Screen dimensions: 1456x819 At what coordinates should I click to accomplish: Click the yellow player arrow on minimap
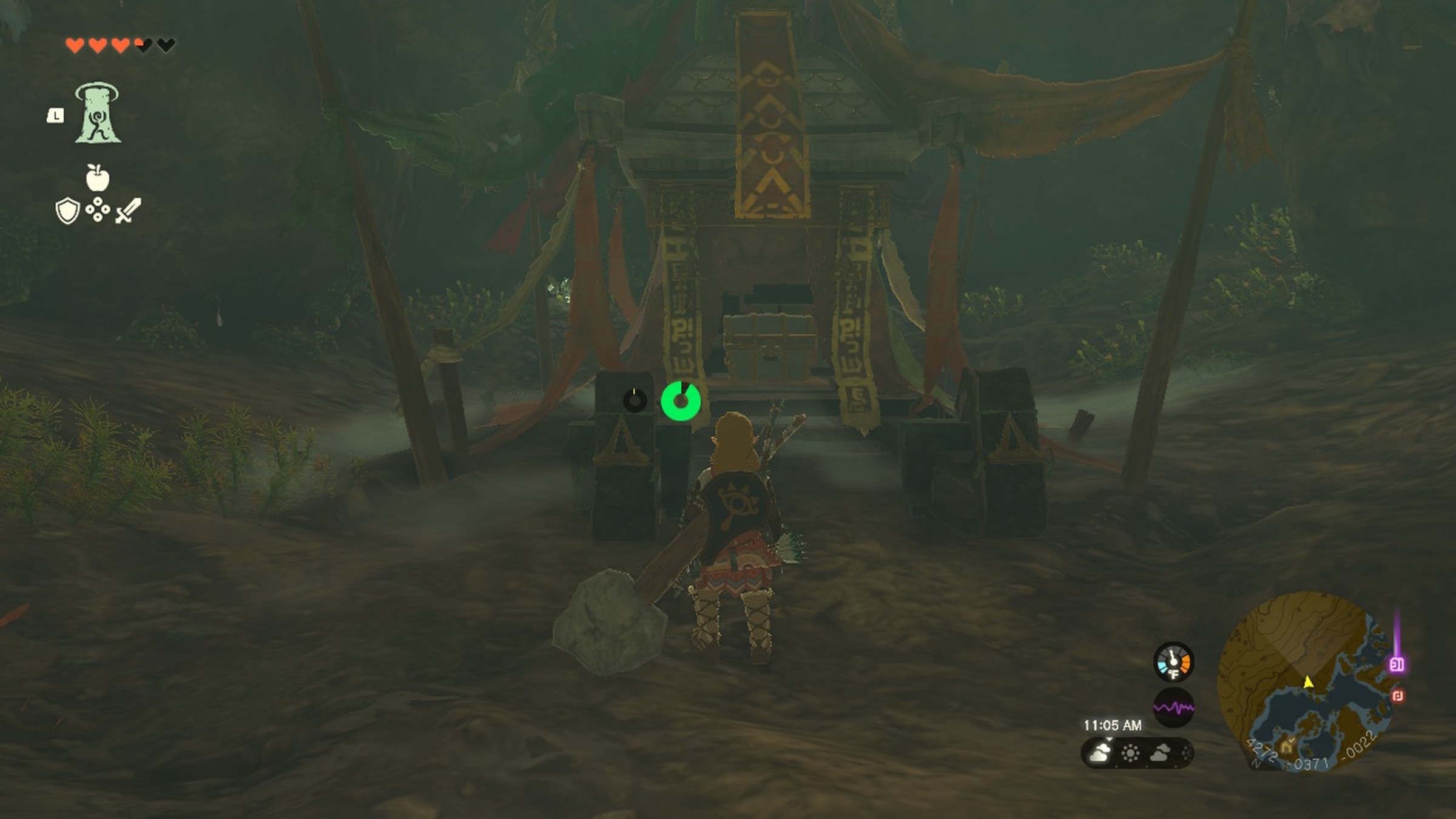[1309, 682]
